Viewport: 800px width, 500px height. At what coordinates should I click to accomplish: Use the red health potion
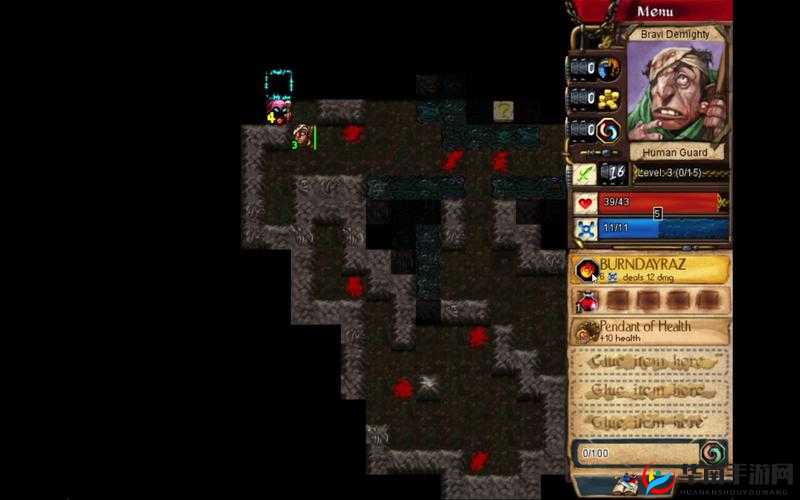coord(585,301)
